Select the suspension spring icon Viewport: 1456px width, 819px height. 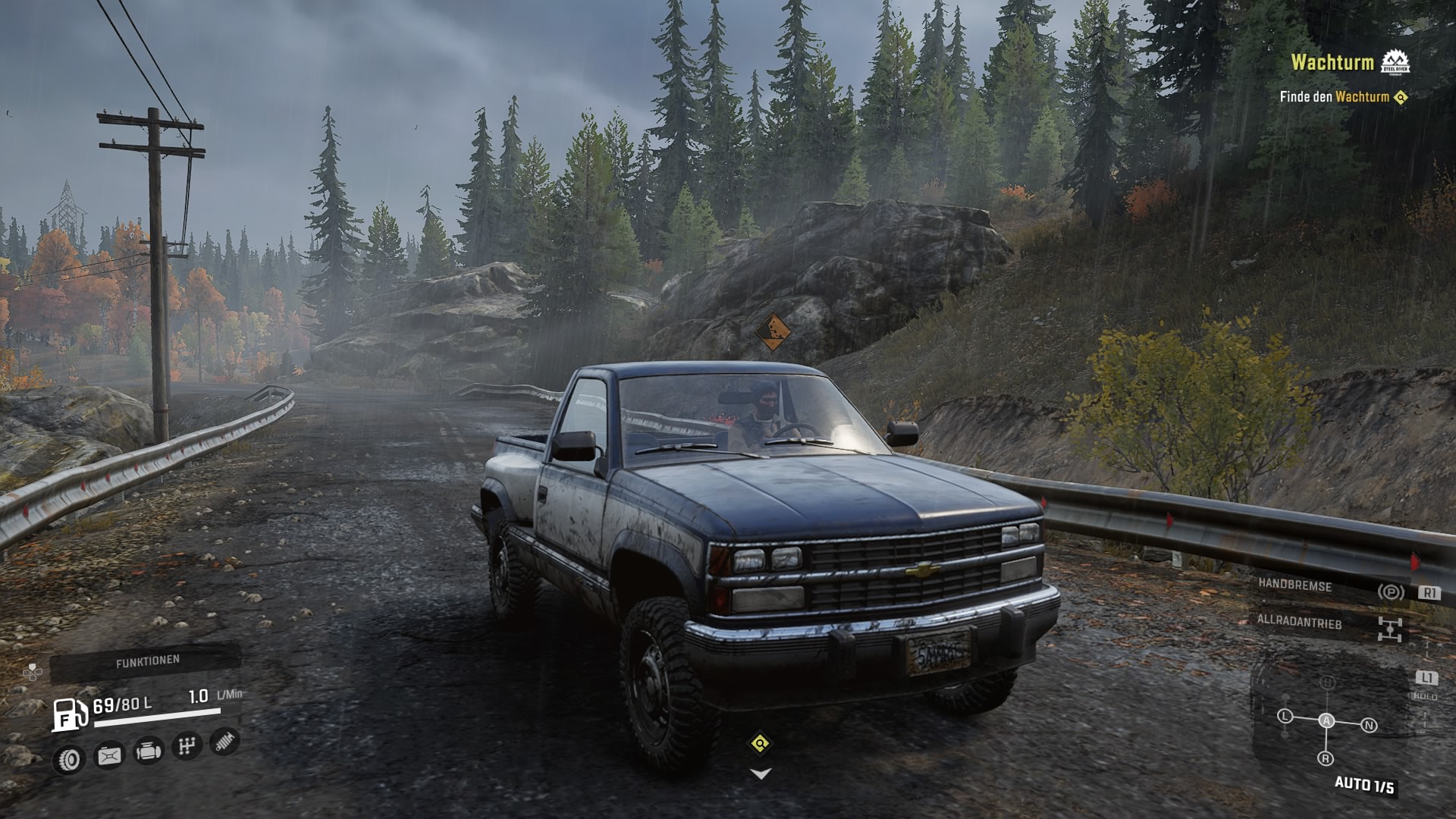[224, 742]
